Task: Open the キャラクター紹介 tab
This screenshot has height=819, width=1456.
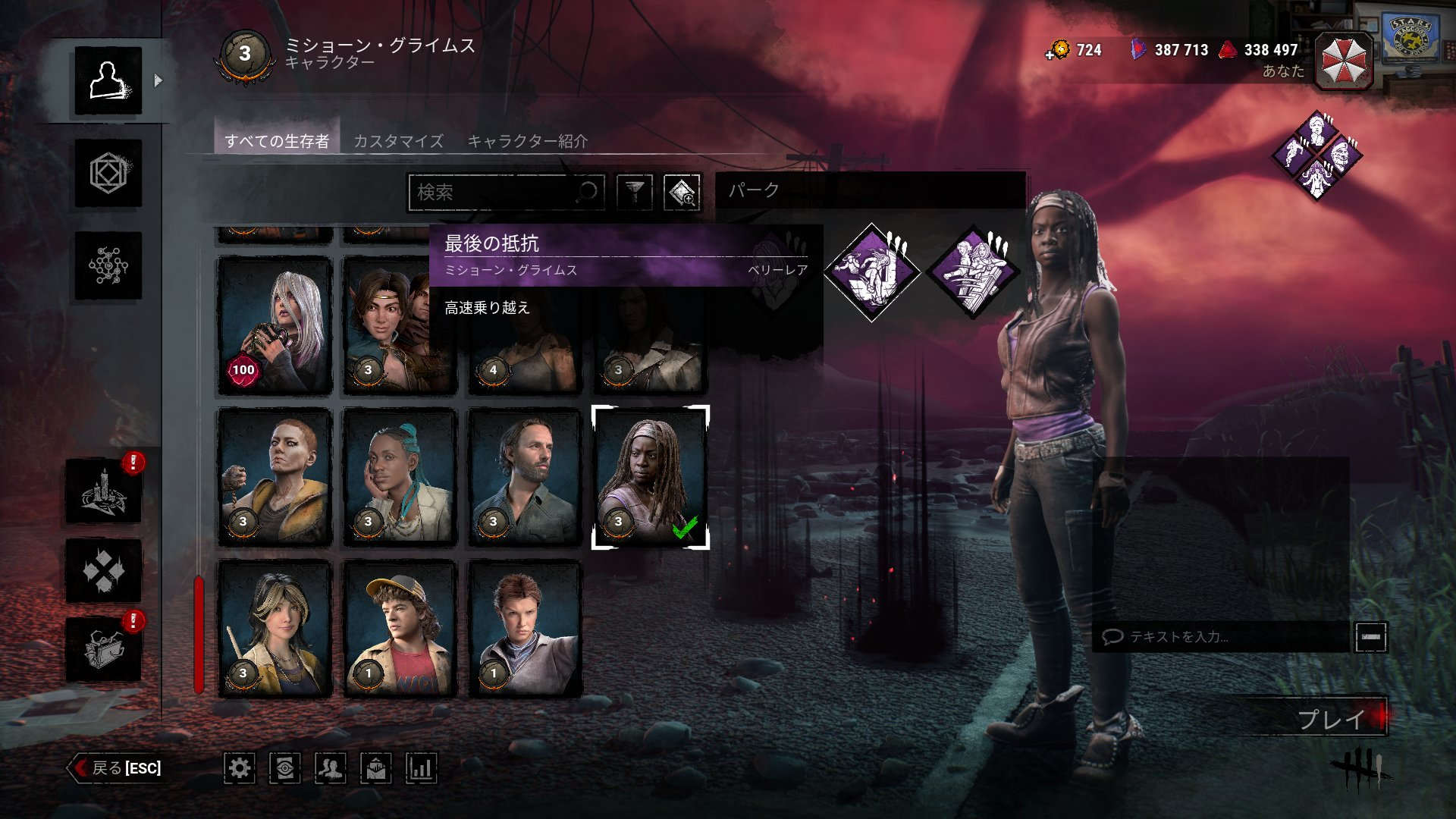Action: [x=527, y=141]
